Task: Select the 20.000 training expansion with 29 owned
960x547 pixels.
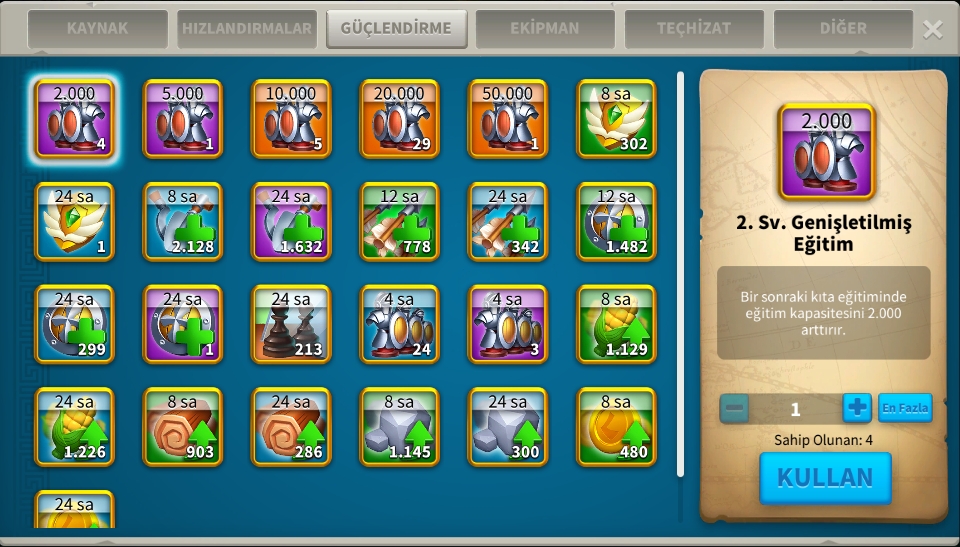Action: [x=399, y=119]
